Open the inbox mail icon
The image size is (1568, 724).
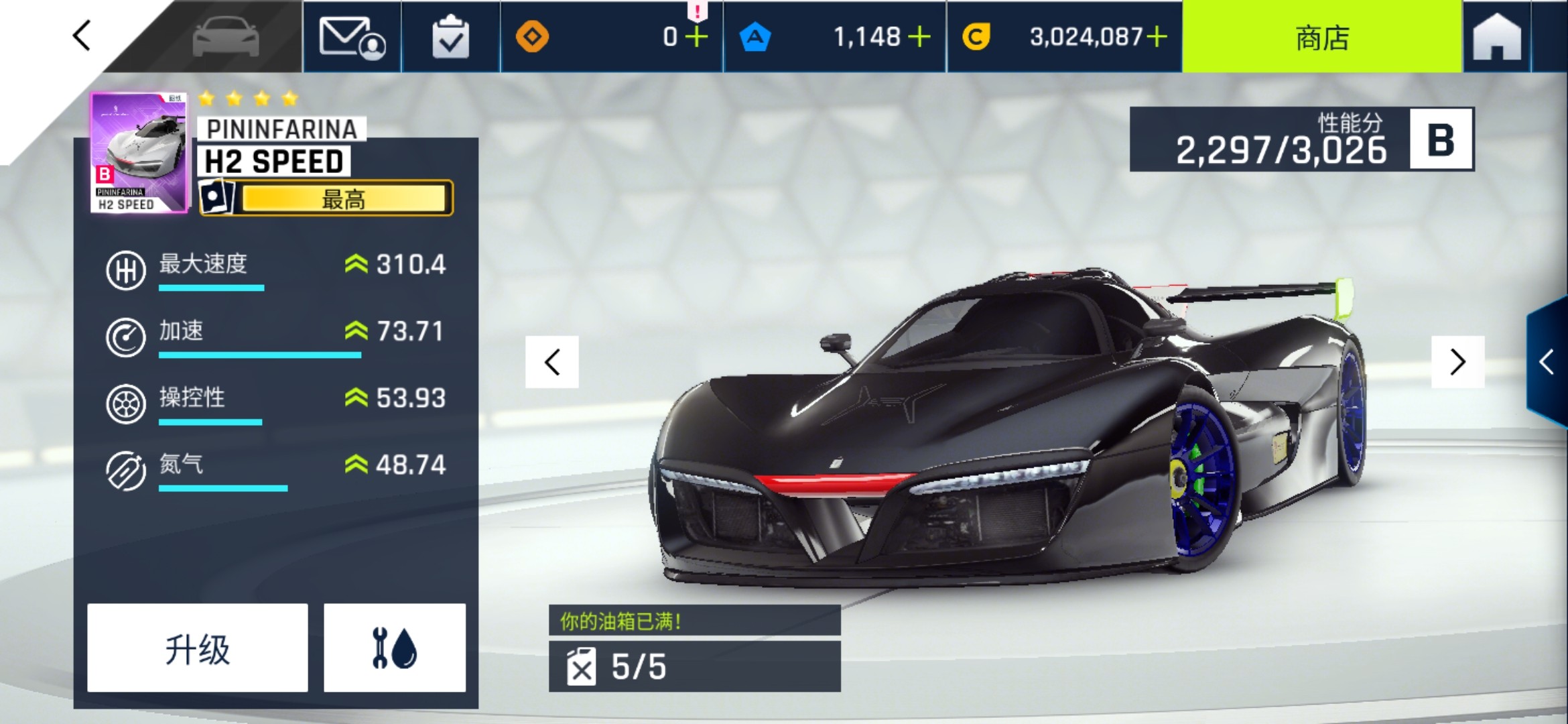coord(352,37)
